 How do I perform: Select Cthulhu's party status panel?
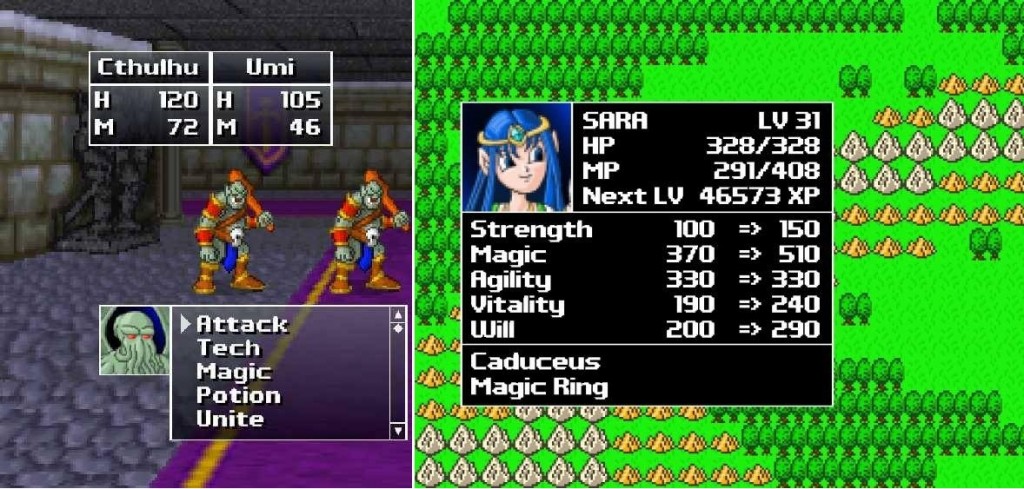point(149,98)
